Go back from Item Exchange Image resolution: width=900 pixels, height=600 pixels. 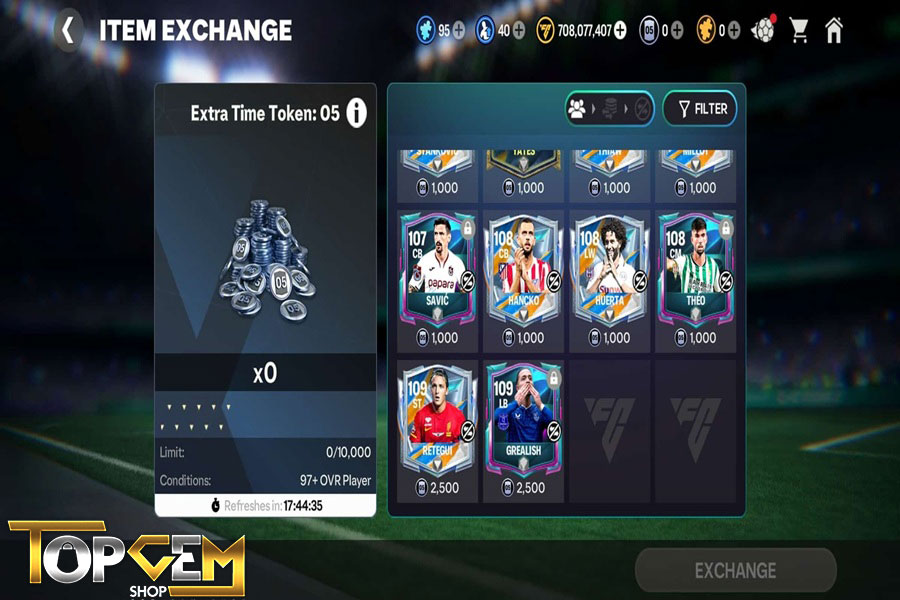(x=67, y=30)
